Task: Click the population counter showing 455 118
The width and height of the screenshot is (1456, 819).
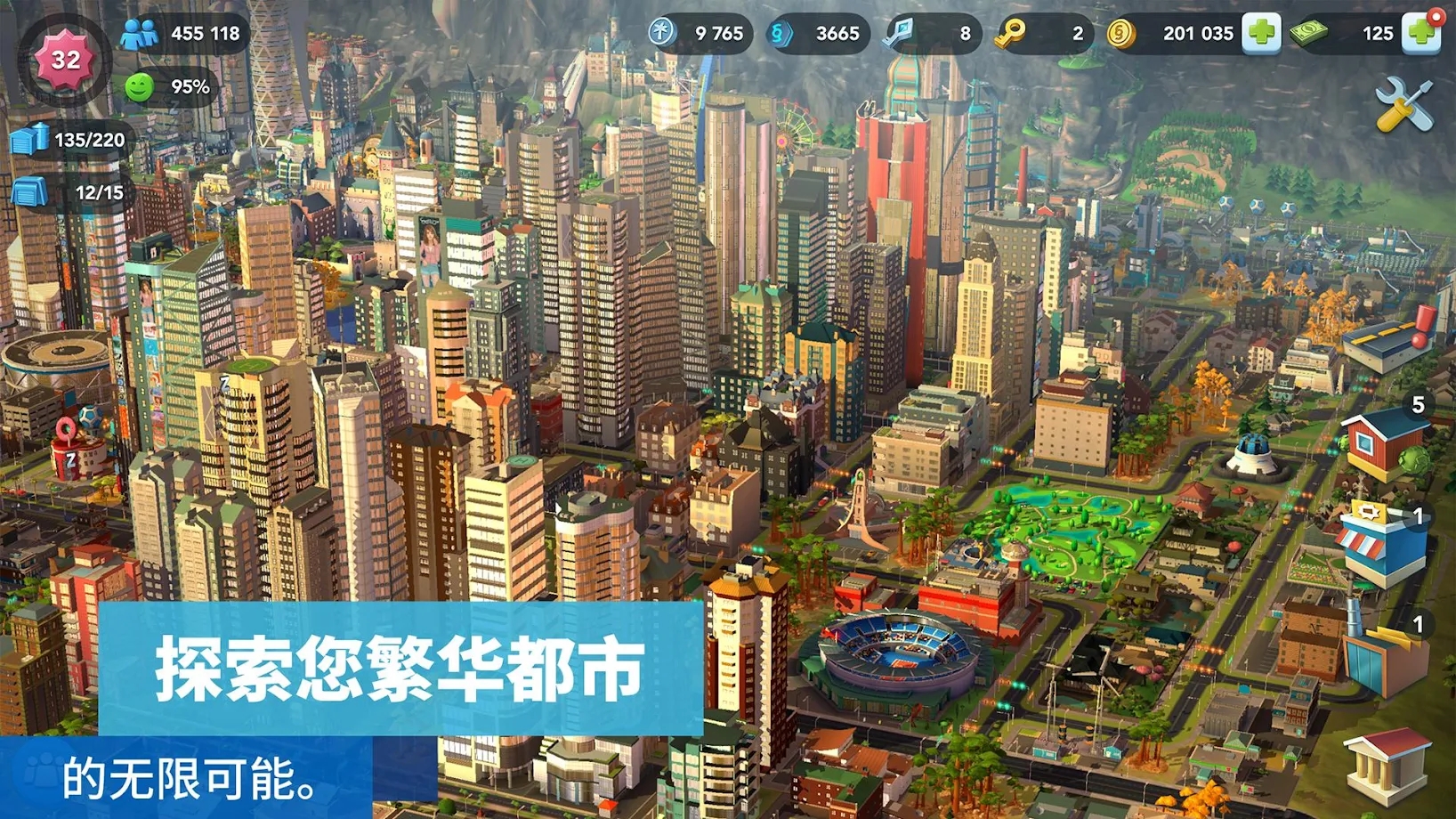Action: point(187,33)
